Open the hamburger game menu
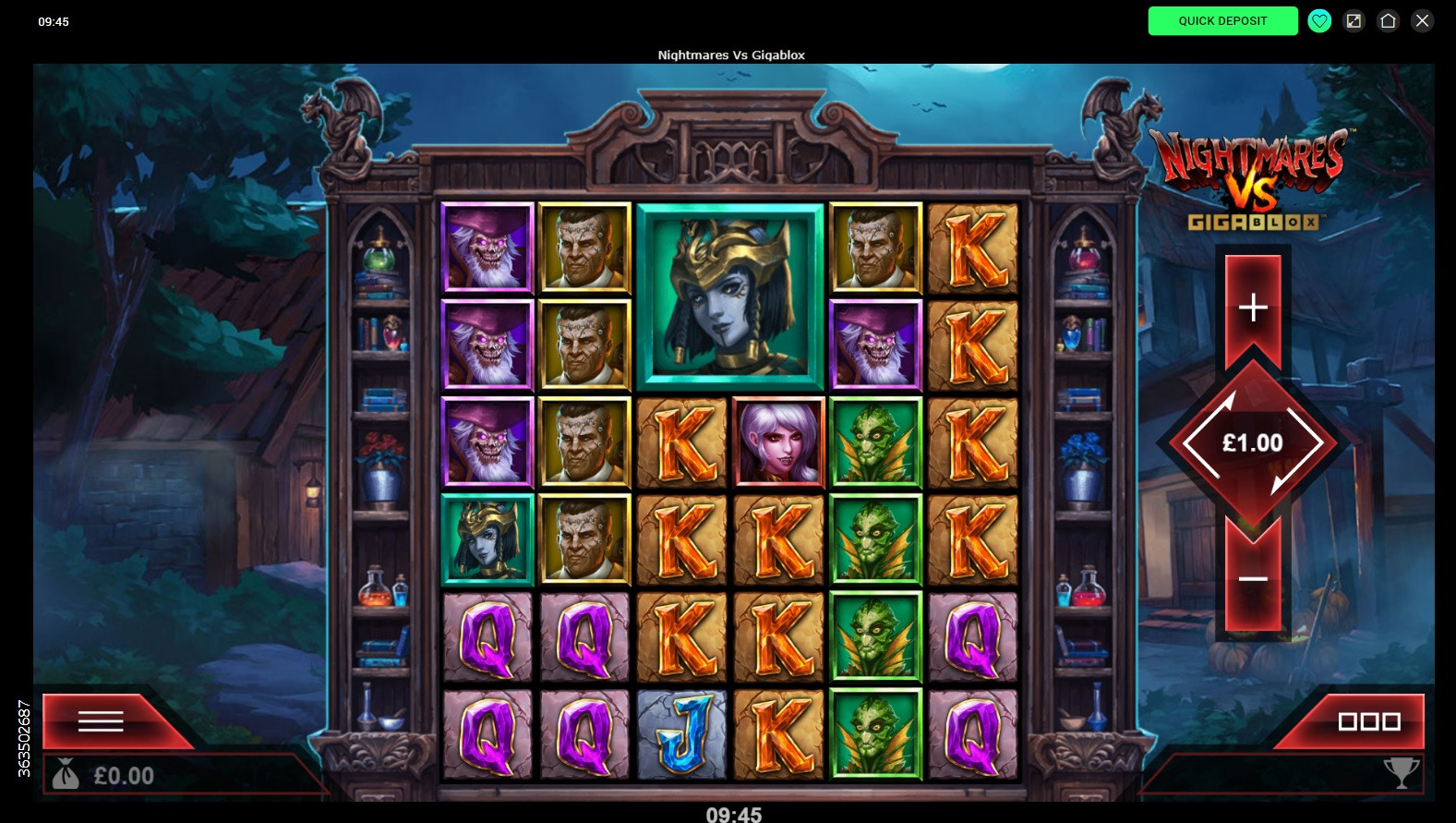The width and height of the screenshot is (1456, 823). [102, 721]
